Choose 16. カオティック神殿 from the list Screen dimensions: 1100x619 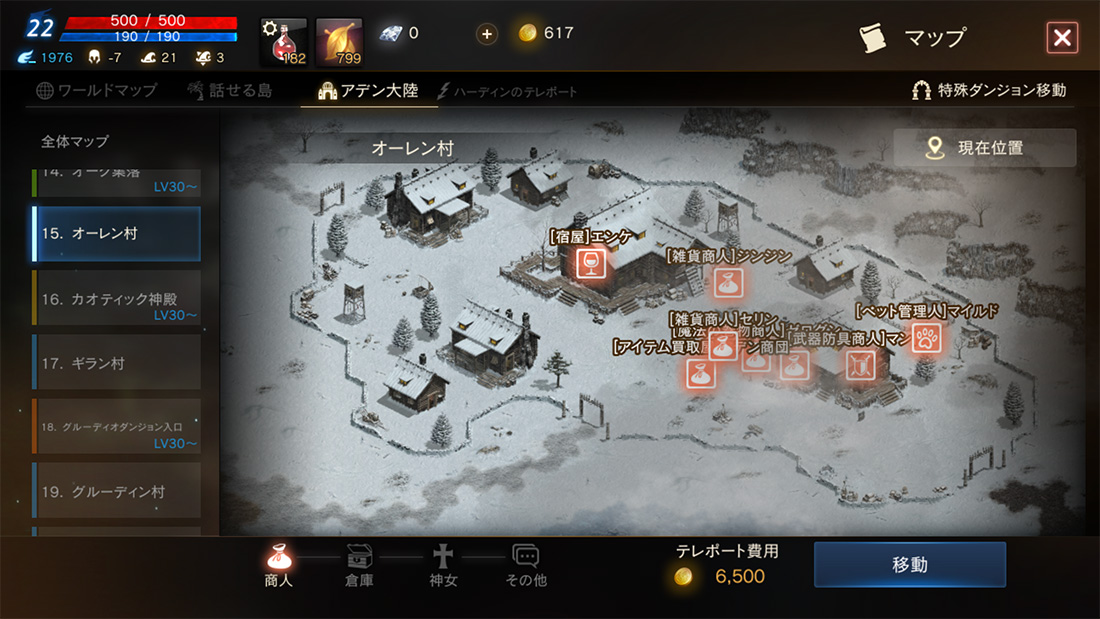[116, 299]
